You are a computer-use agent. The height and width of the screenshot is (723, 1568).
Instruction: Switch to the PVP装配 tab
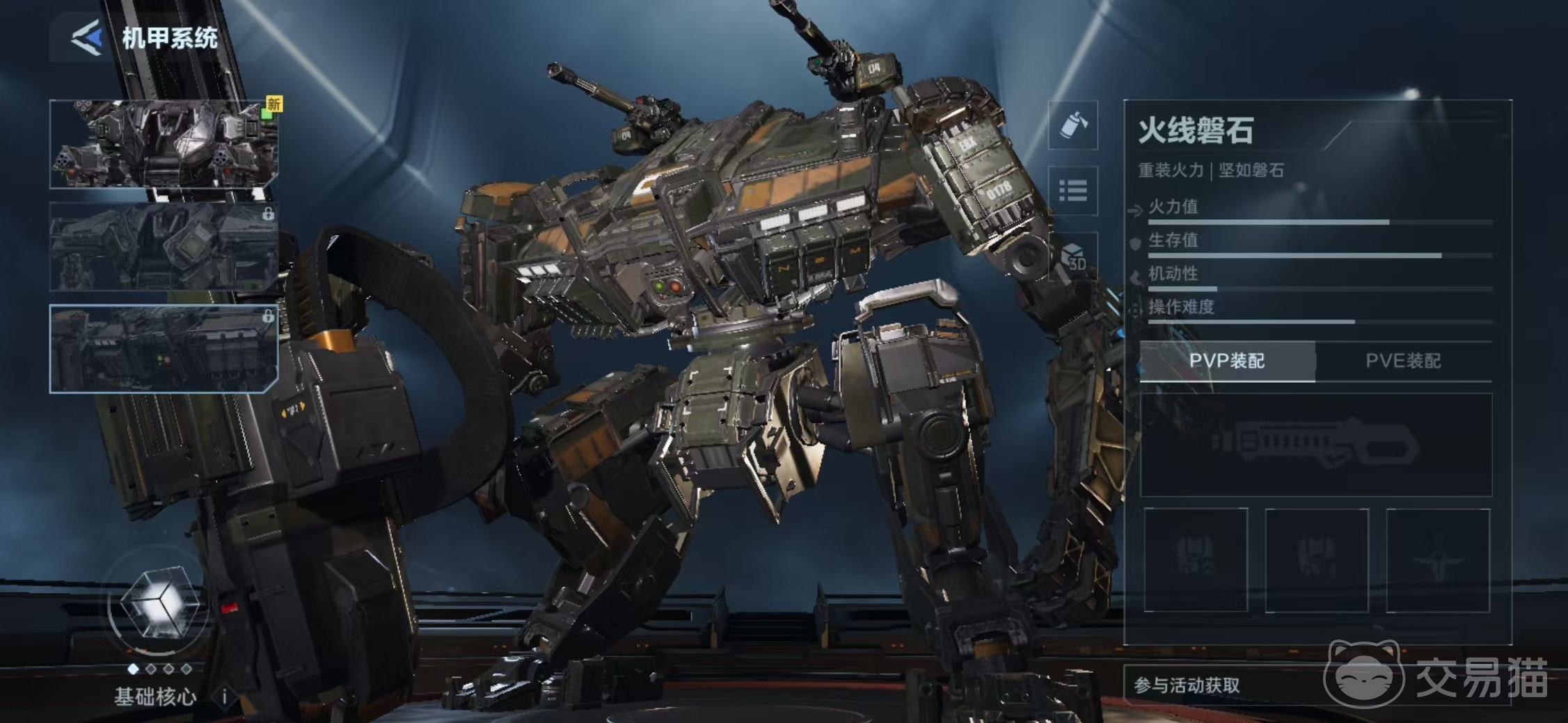tap(1227, 360)
